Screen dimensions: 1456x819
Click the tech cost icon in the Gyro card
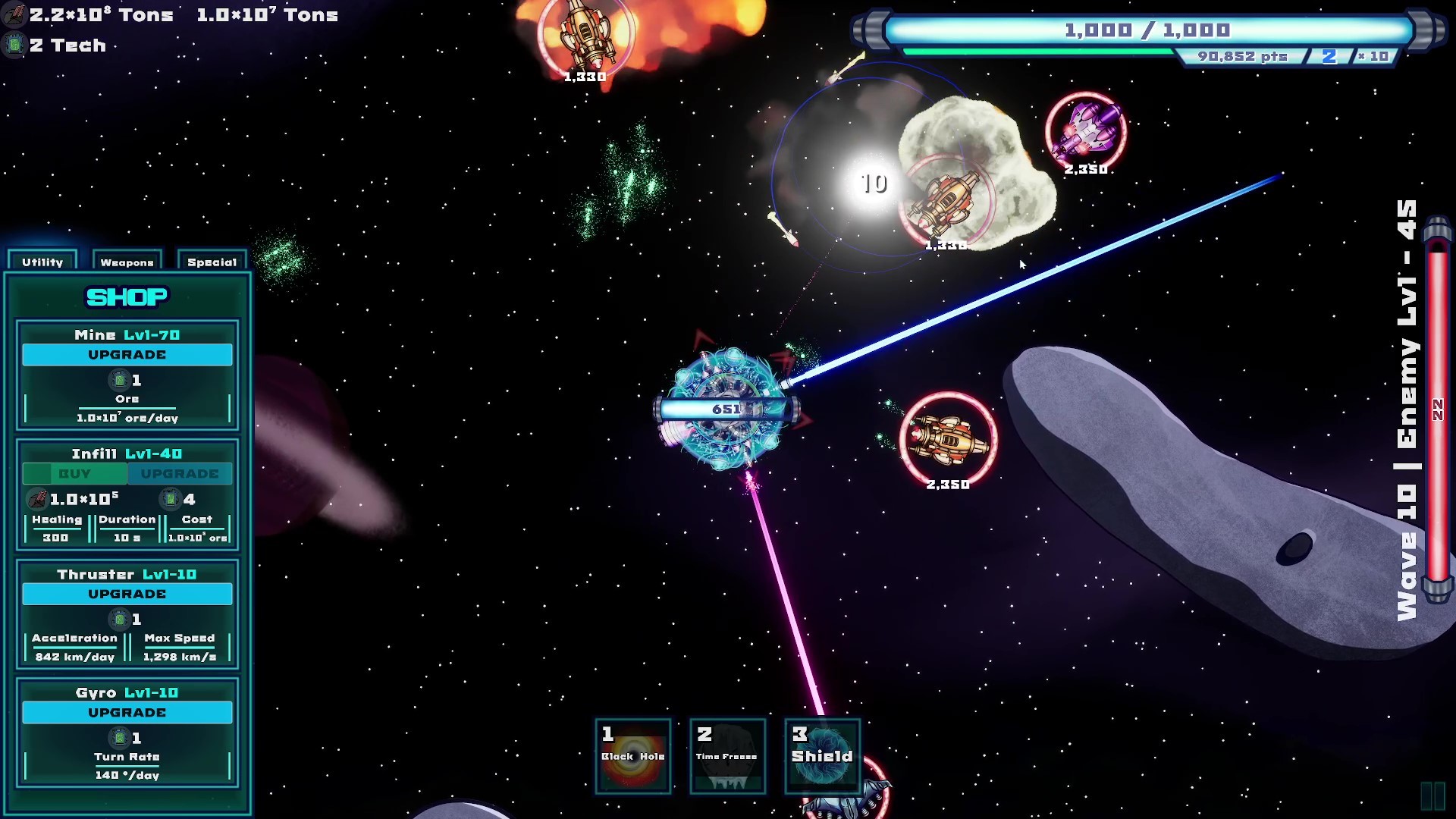pos(118,738)
